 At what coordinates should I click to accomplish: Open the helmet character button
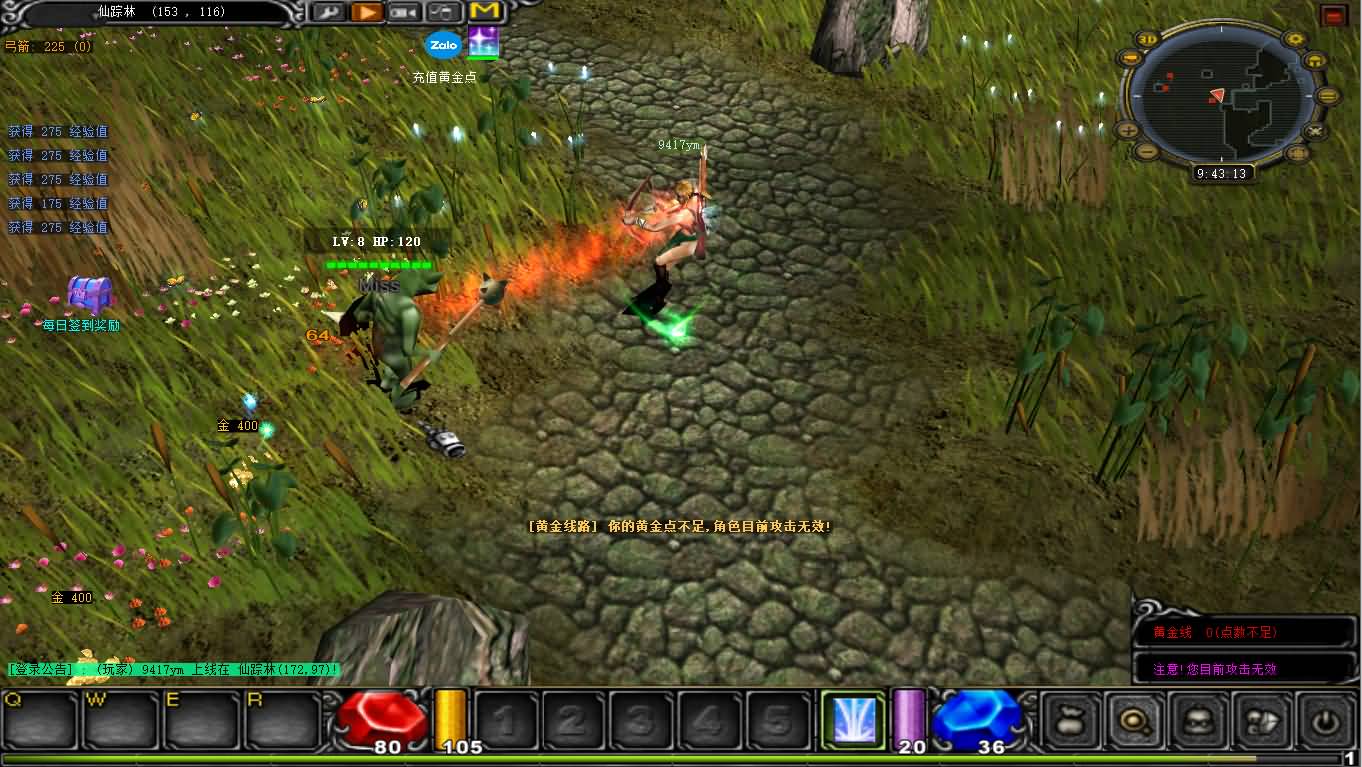pos(1198,721)
